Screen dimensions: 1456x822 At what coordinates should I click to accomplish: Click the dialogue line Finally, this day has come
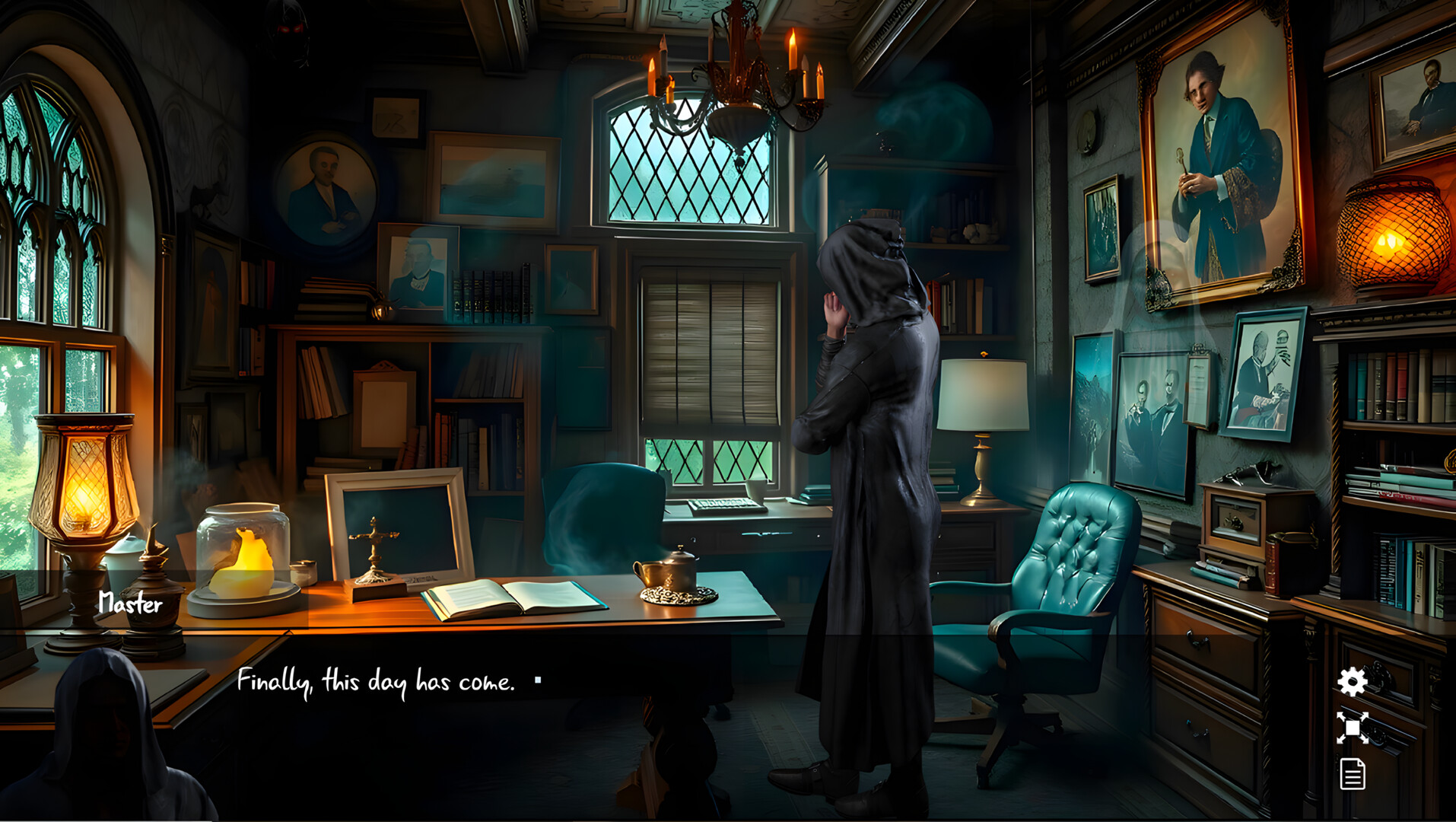pyautogui.click(x=377, y=680)
